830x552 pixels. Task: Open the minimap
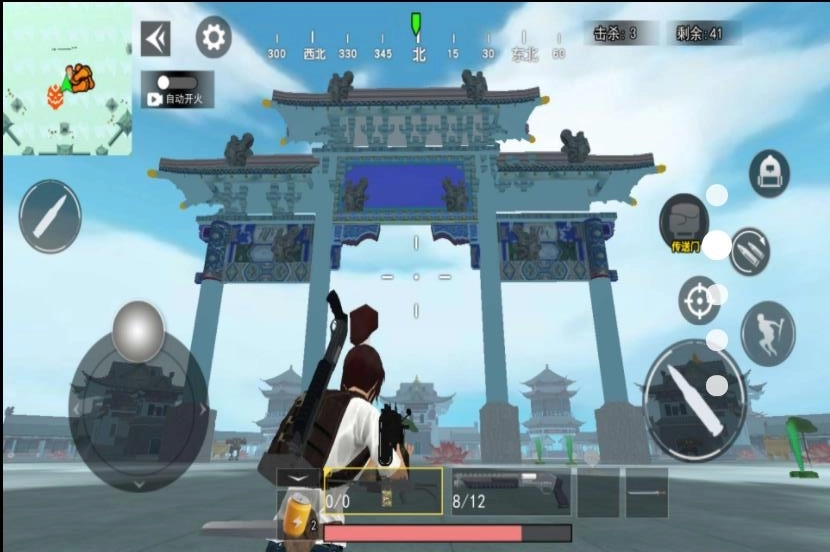click(67, 80)
